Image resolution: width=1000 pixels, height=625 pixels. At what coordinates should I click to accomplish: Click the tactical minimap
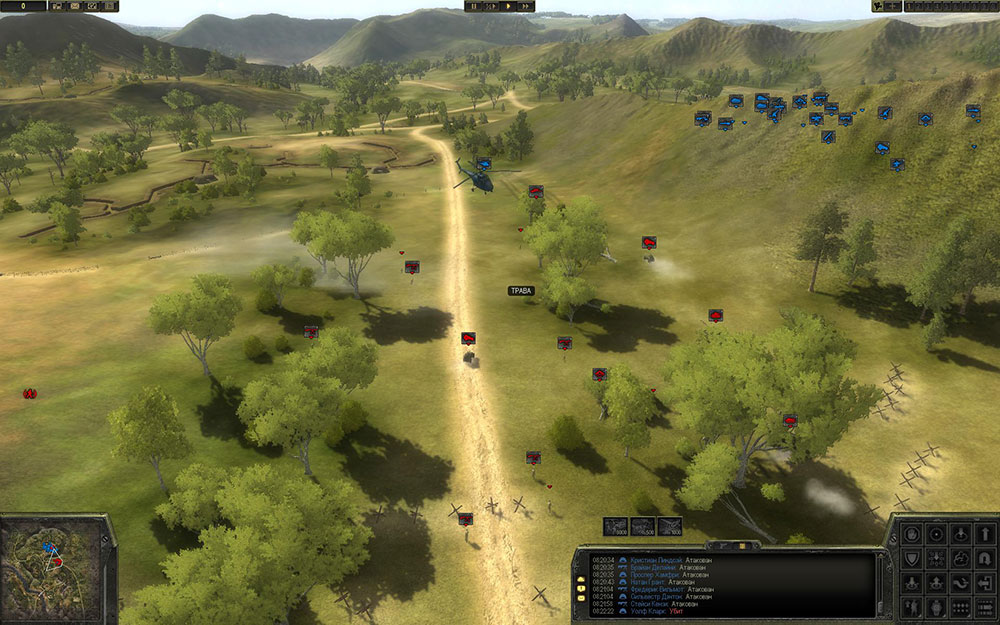[54, 563]
